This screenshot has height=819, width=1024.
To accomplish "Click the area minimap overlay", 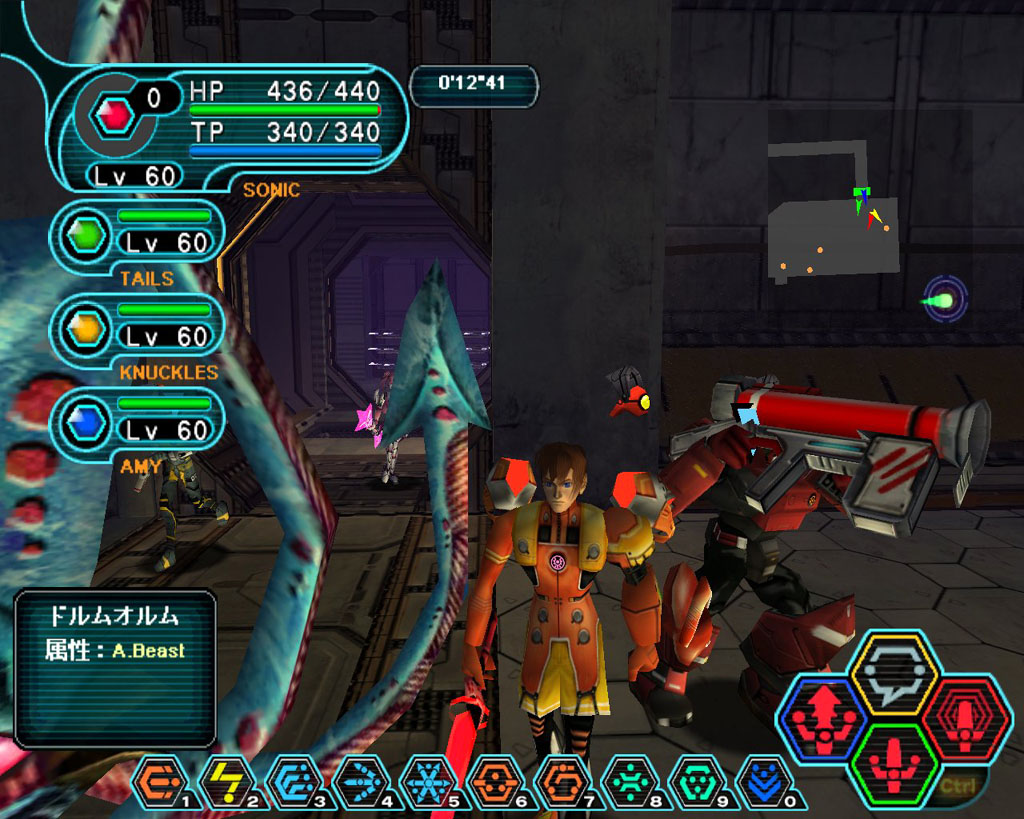I will click(x=832, y=215).
